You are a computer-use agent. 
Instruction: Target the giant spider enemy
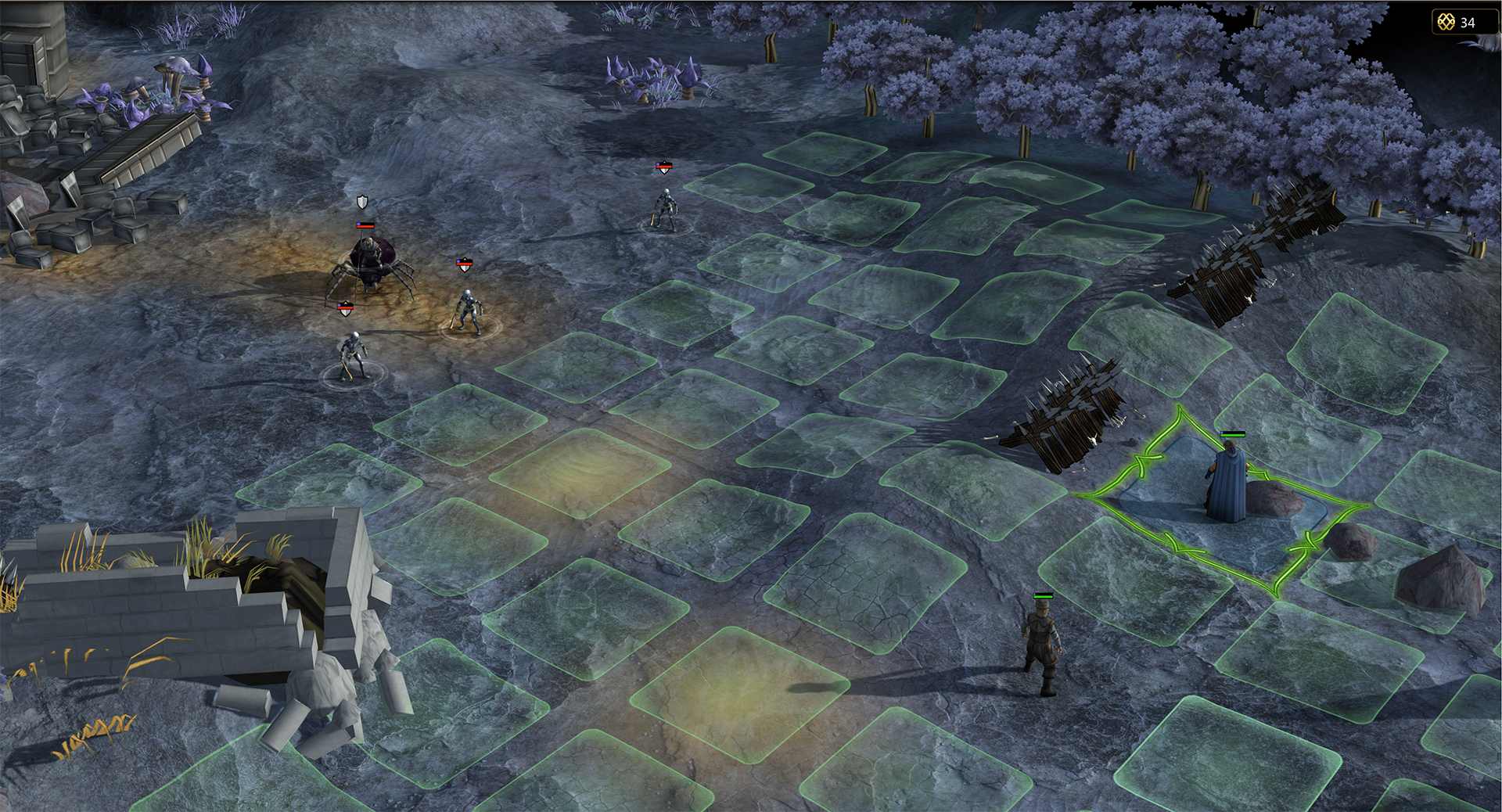click(x=369, y=264)
